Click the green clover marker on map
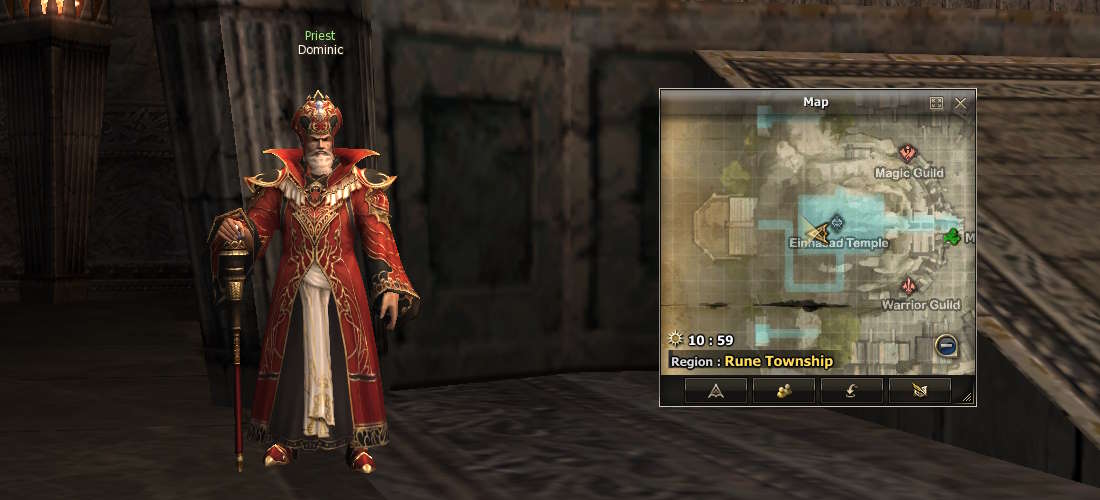1100x500 pixels. coord(953,237)
